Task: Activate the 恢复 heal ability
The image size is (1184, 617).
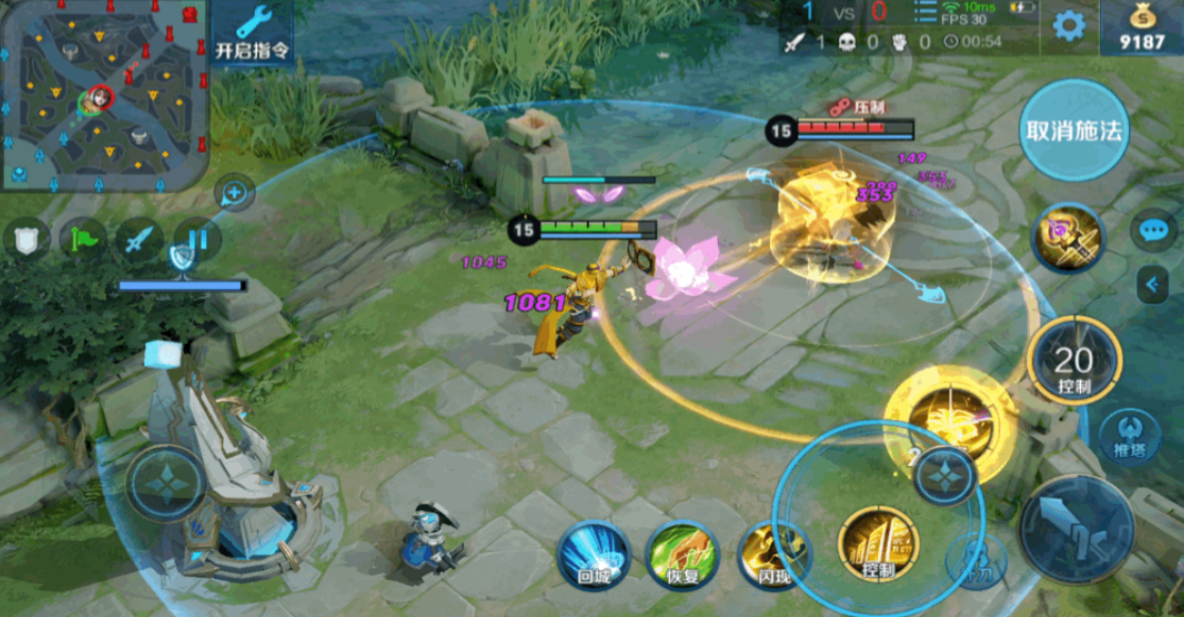Action: (682, 554)
